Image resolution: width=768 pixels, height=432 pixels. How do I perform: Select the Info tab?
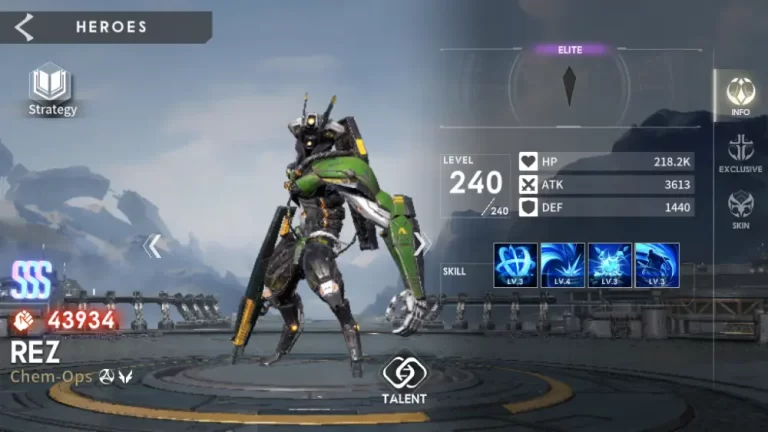click(740, 95)
